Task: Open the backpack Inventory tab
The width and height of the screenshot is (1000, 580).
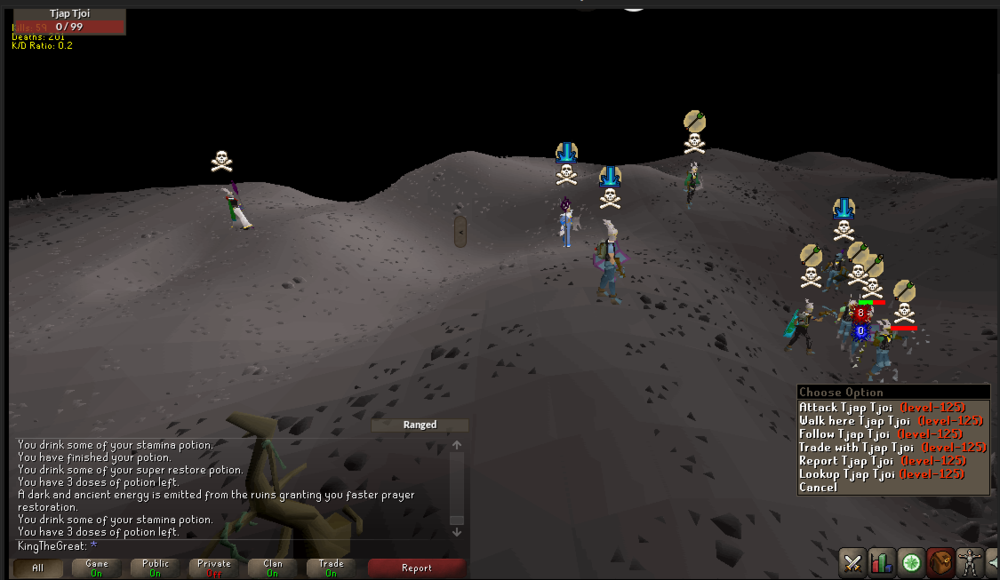Action: coord(940,562)
